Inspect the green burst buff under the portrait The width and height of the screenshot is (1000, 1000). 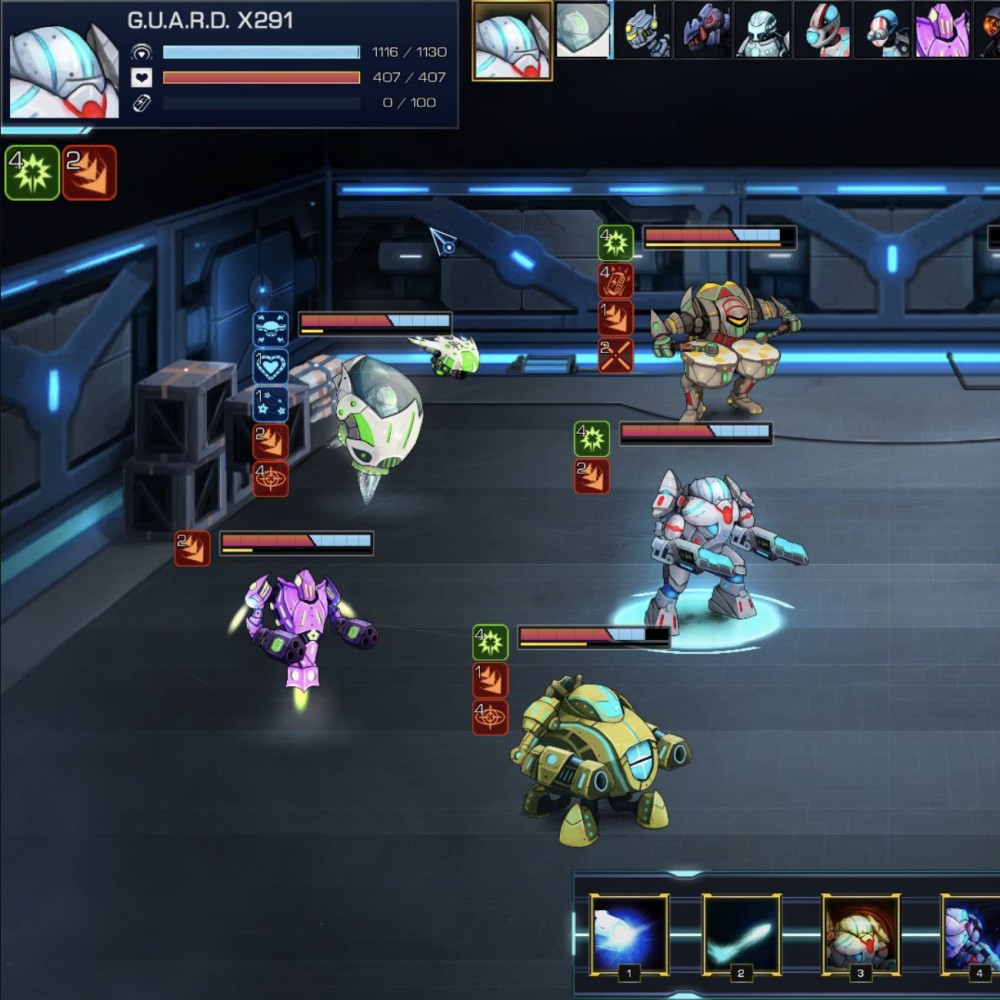[x=33, y=173]
